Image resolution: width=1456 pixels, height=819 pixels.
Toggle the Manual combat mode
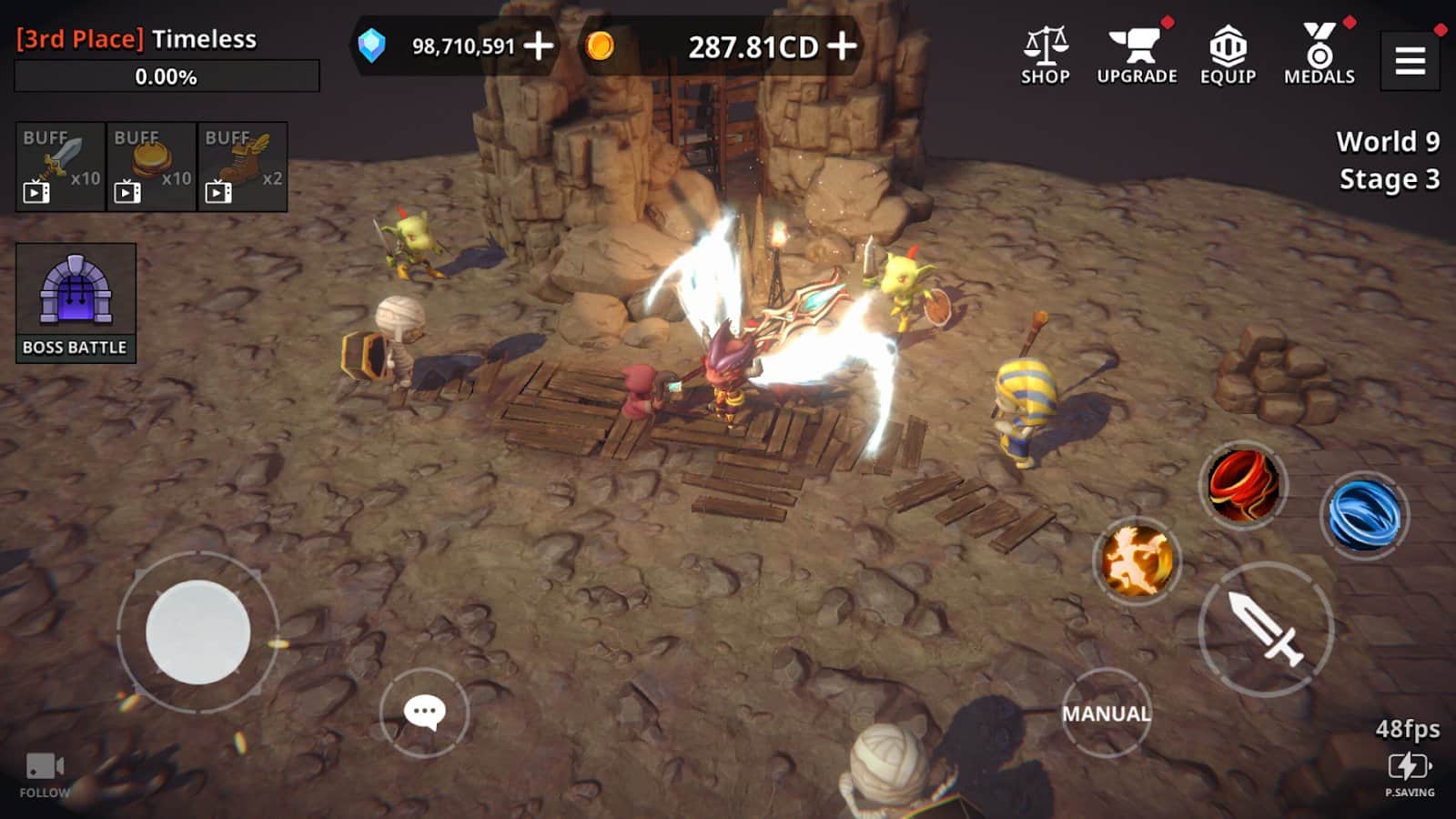click(x=1106, y=713)
